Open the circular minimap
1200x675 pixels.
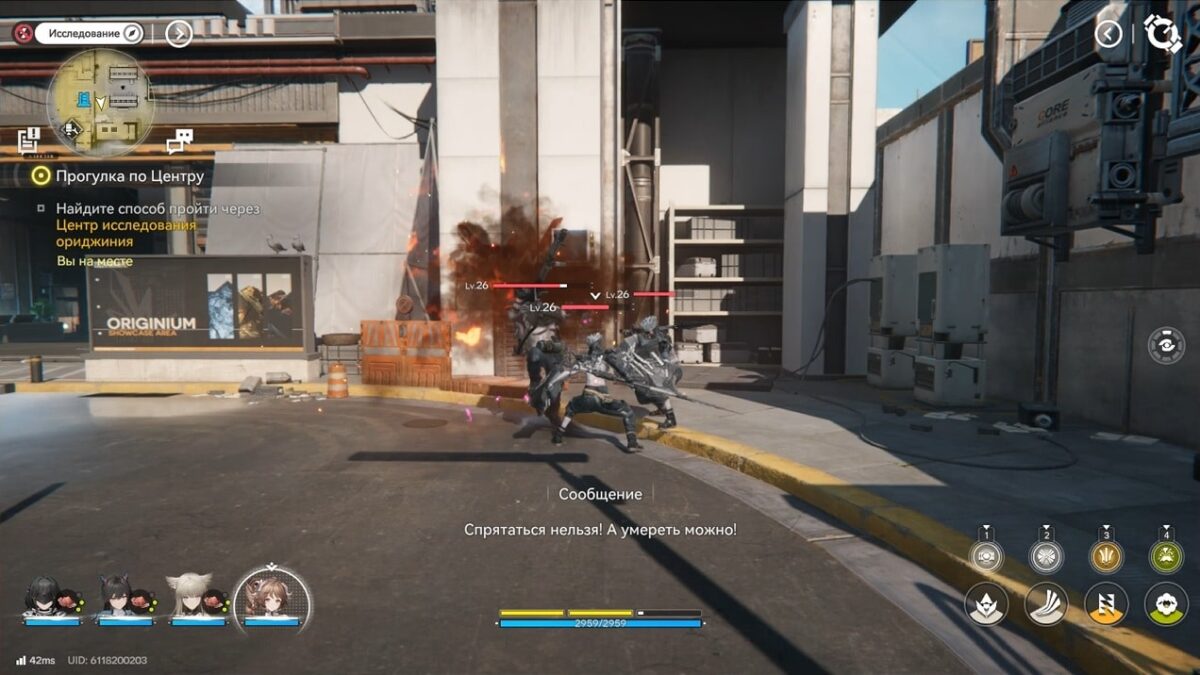pyautogui.click(x=101, y=102)
